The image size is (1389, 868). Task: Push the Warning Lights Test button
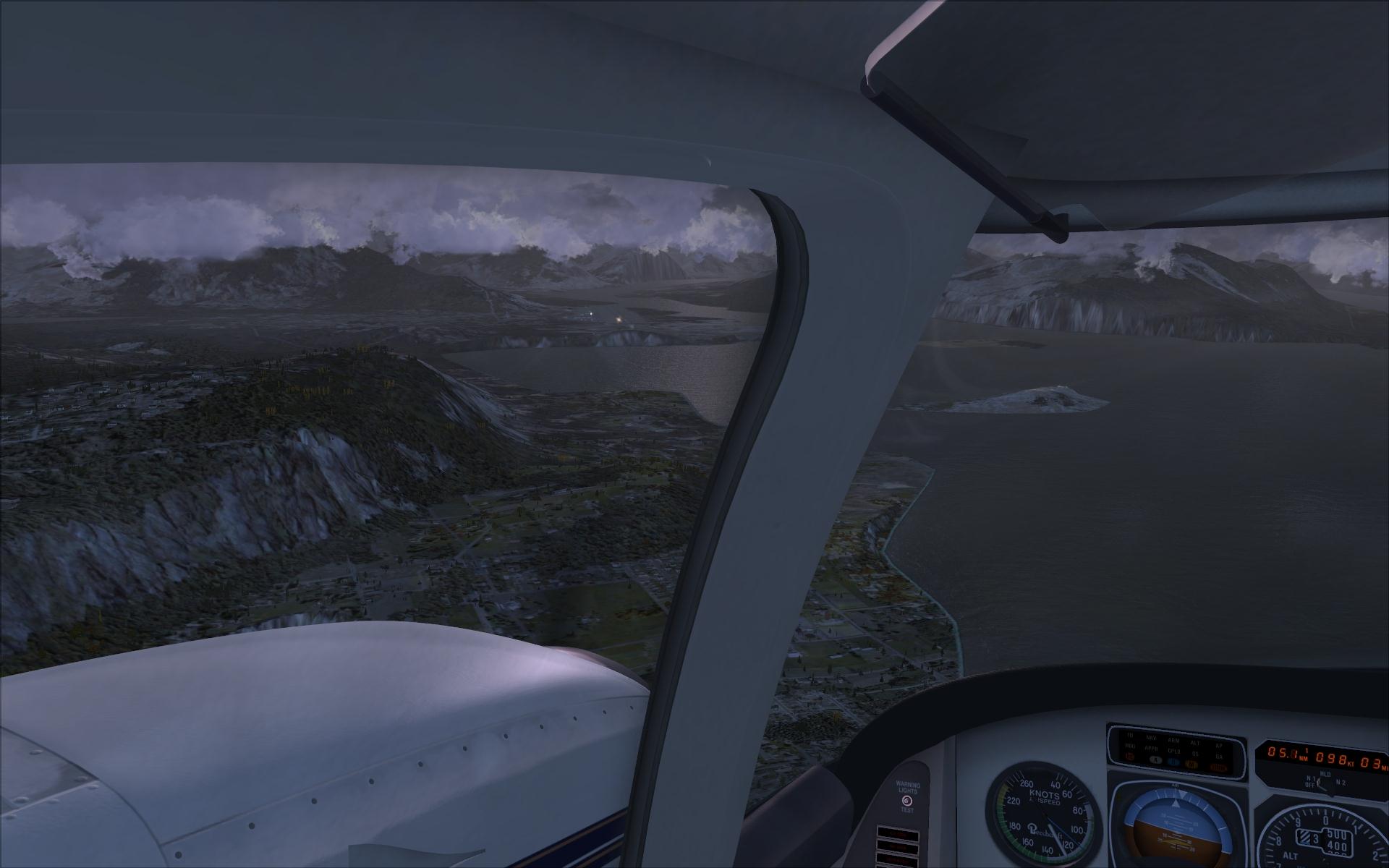click(907, 800)
